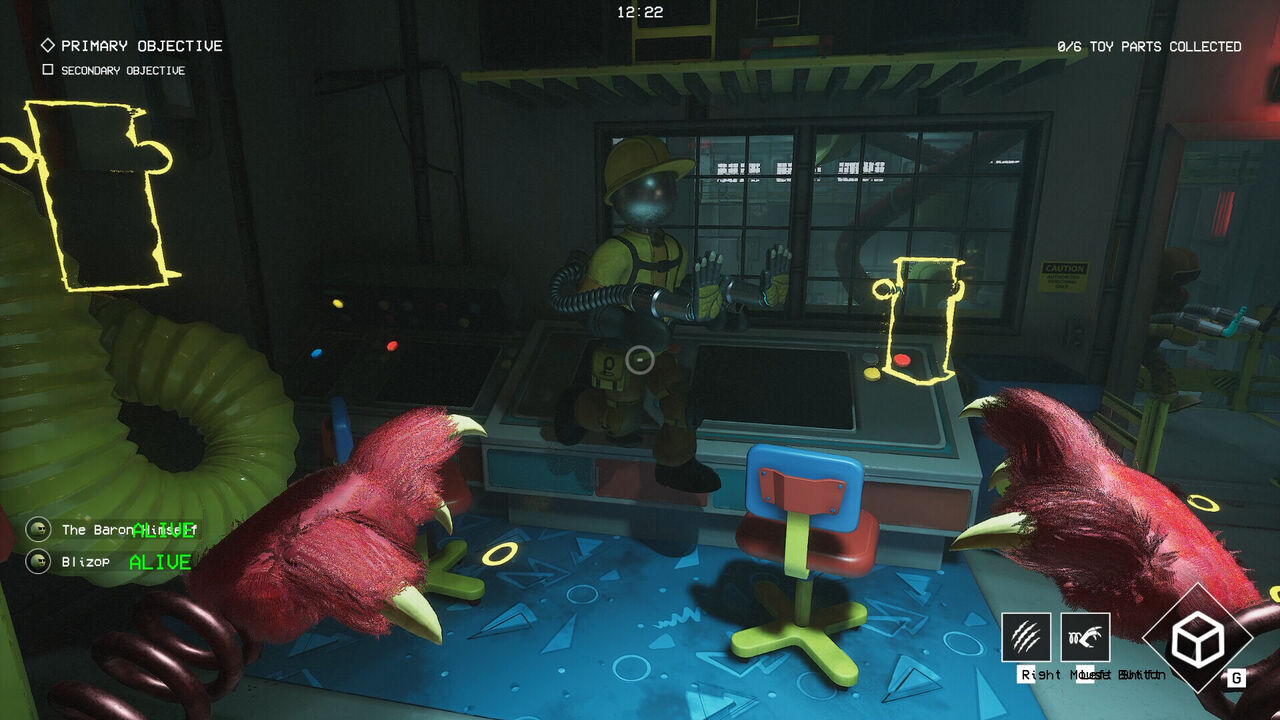
Task: Expand the Primary Objective entry
Action: pos(140,45)
